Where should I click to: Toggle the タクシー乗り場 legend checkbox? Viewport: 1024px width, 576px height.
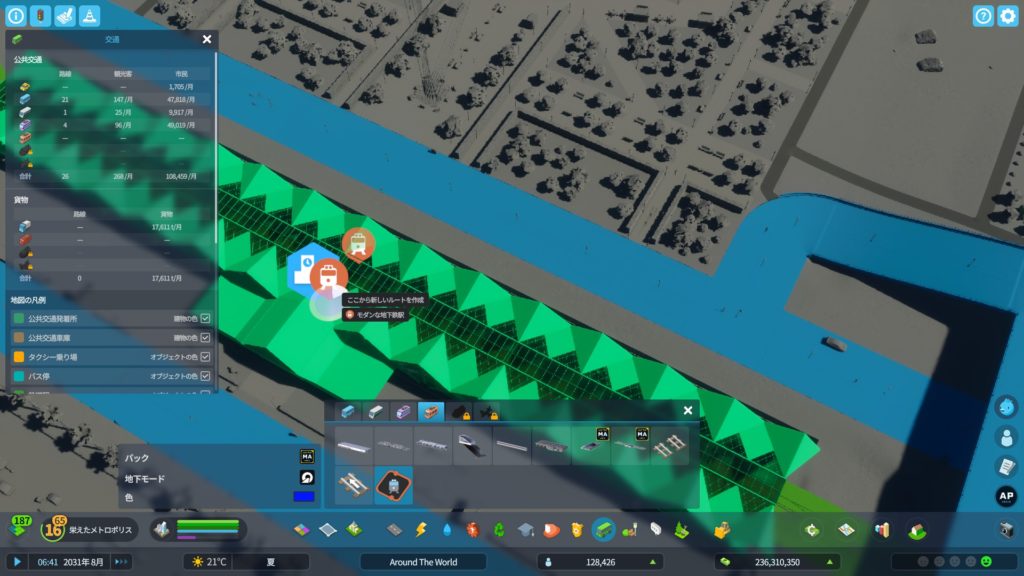point(205,357)
